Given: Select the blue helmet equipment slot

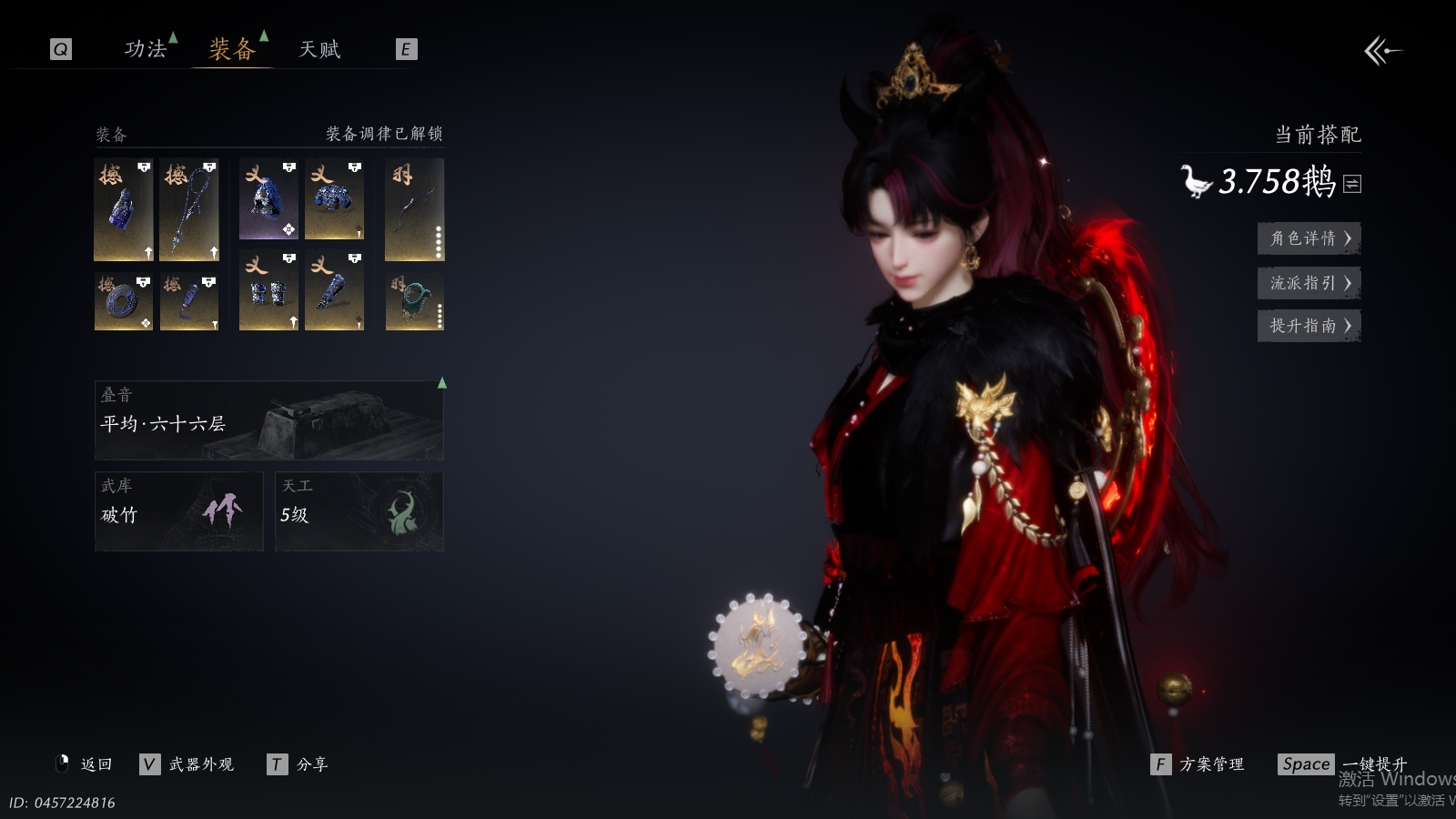Looking at the screenshot, I should click(268, 199).
